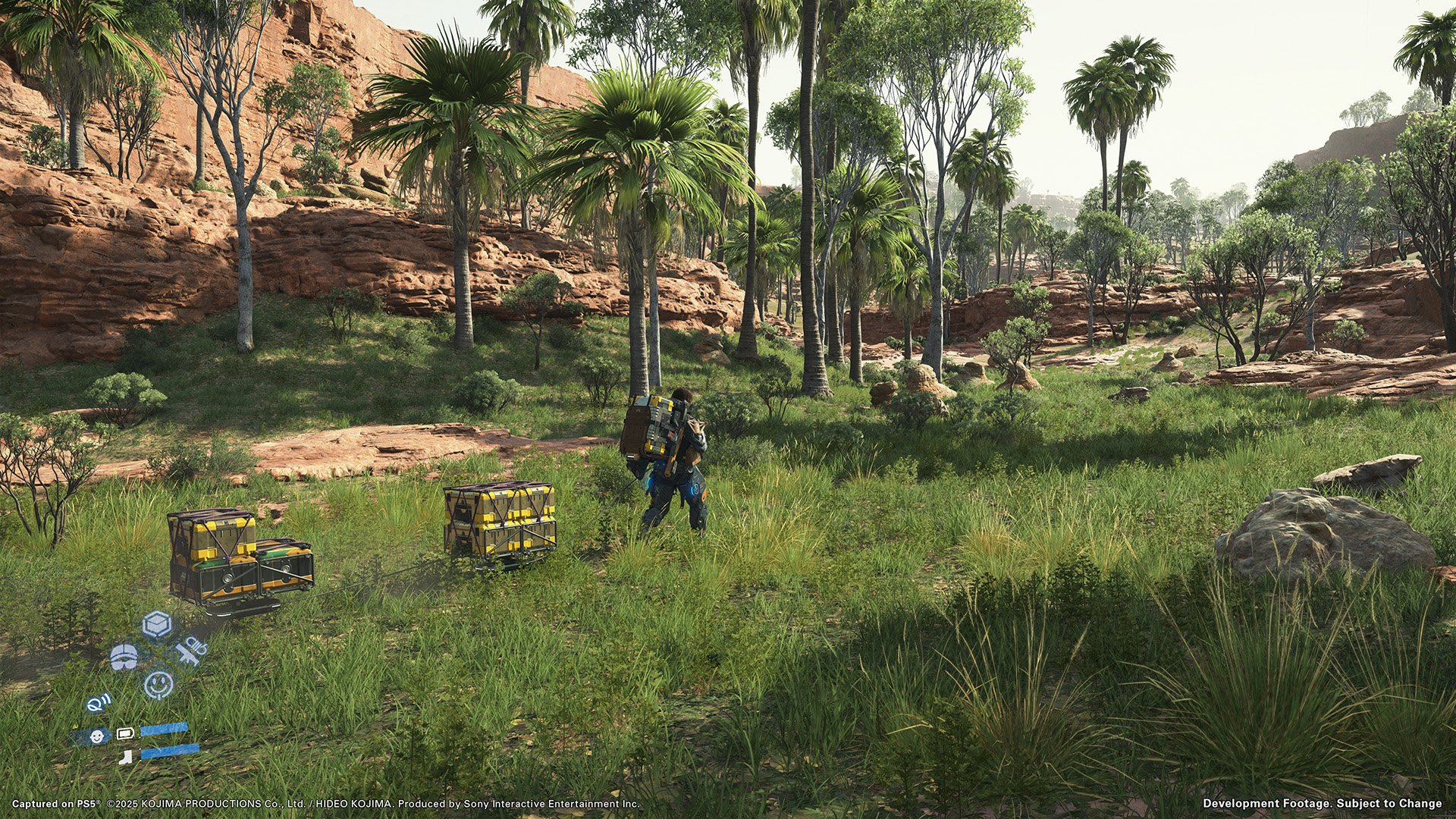The height and width of the screenshot is (819, 1456).
Task: Click the boot durability bar
Action: point(171,750)
